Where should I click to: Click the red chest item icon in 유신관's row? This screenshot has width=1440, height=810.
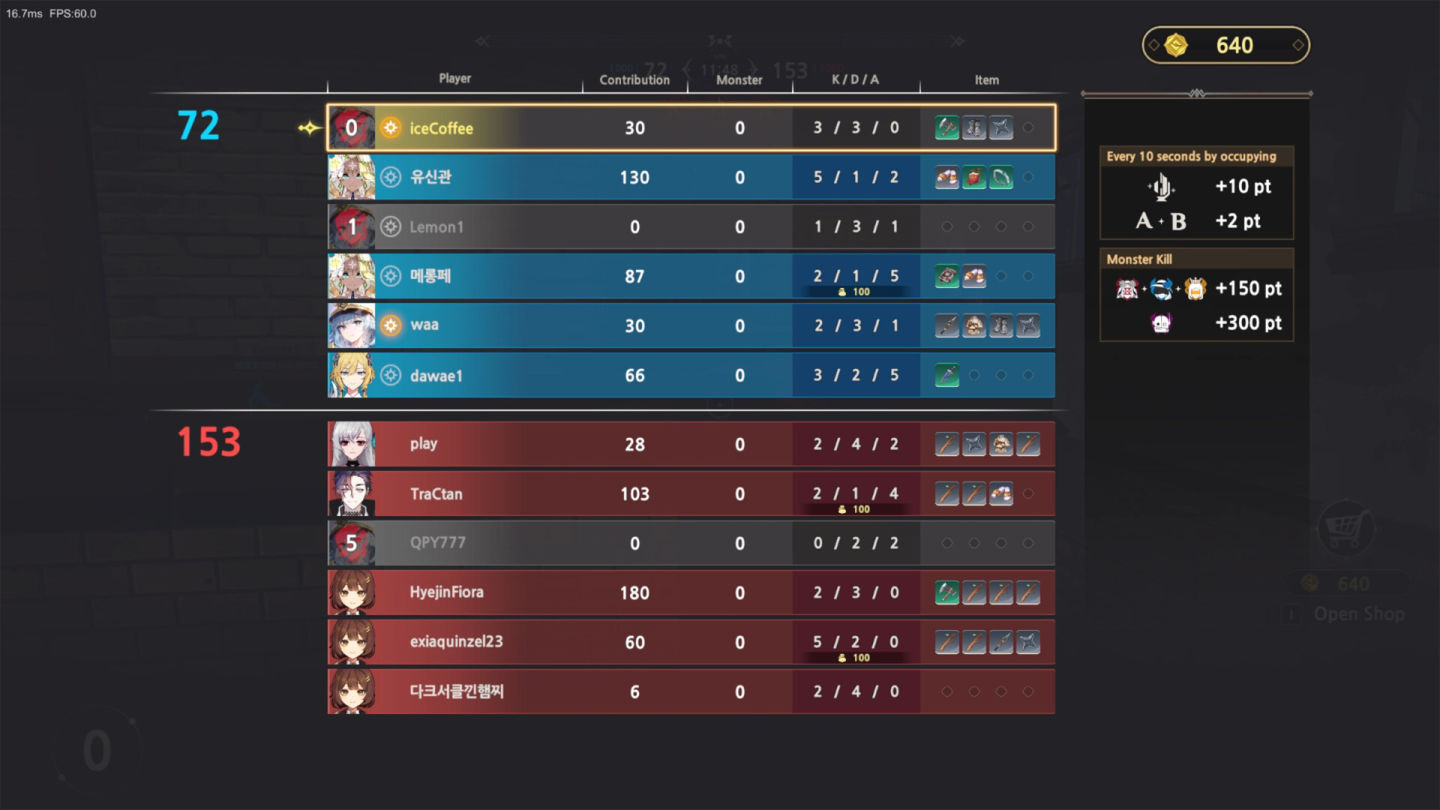click(975, 177)
